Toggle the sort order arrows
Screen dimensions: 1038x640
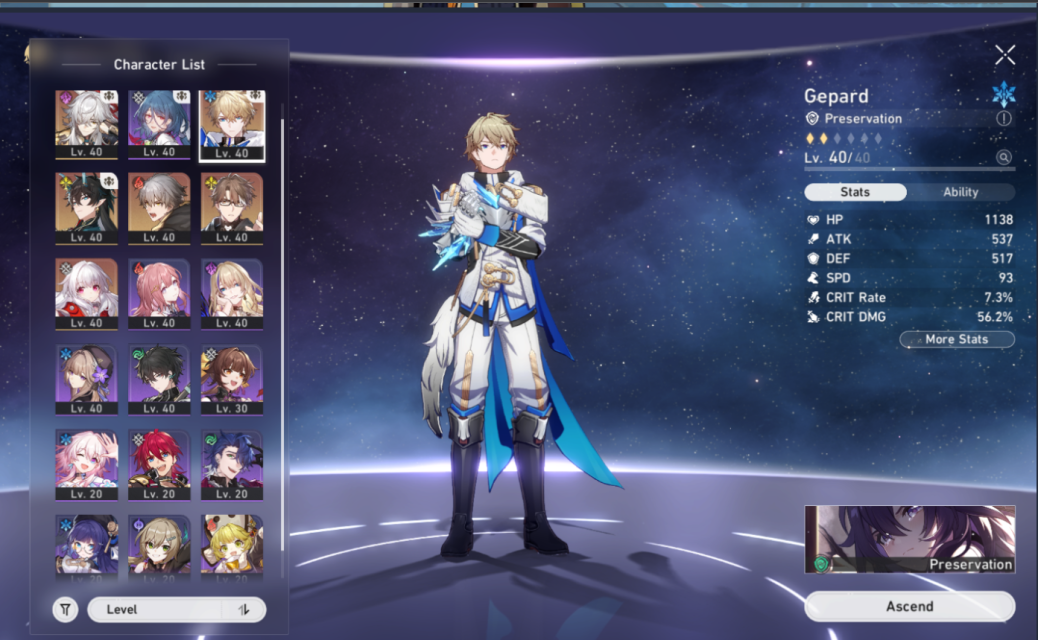tap(244, 609)
